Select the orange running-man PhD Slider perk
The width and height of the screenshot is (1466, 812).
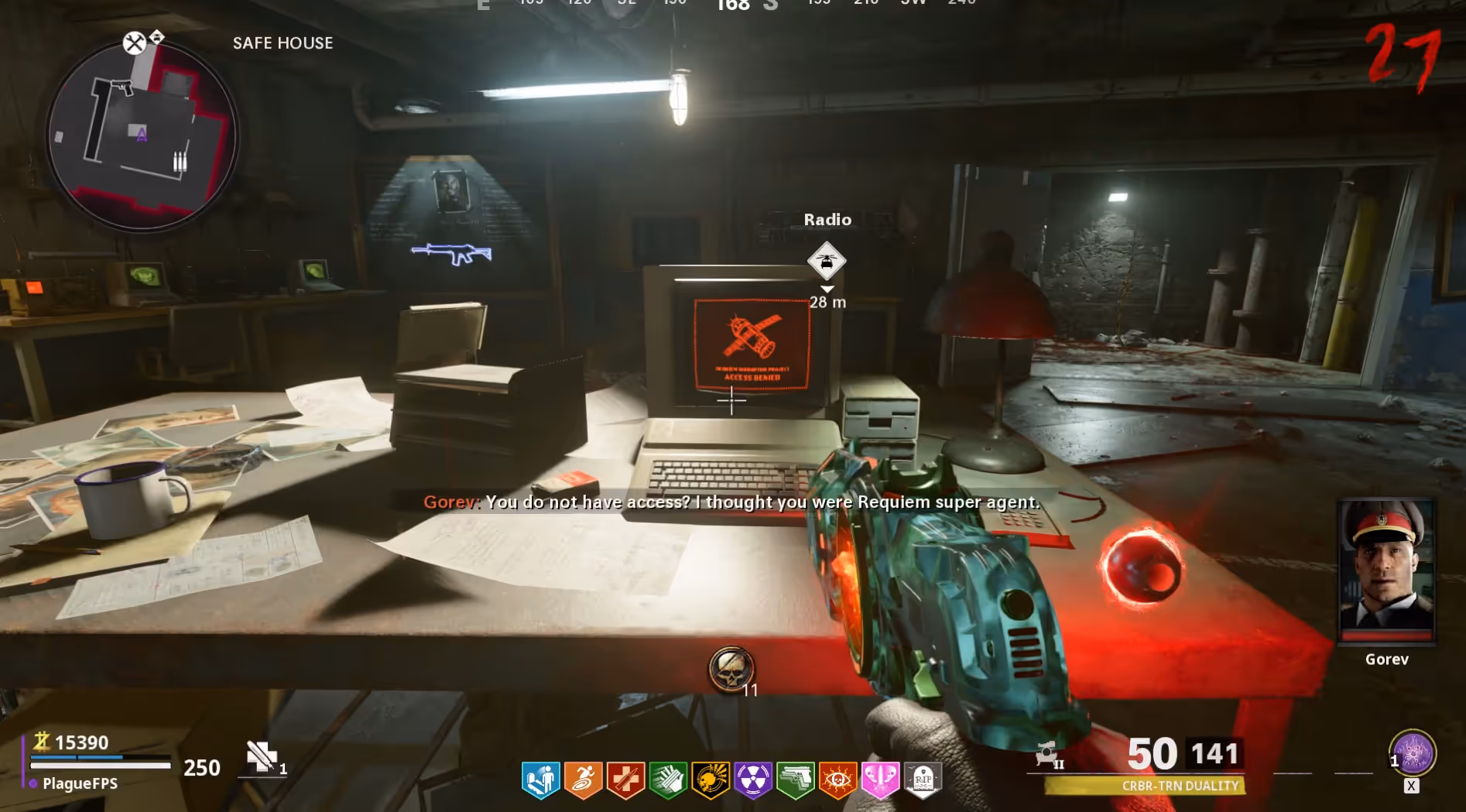[583, 779]
